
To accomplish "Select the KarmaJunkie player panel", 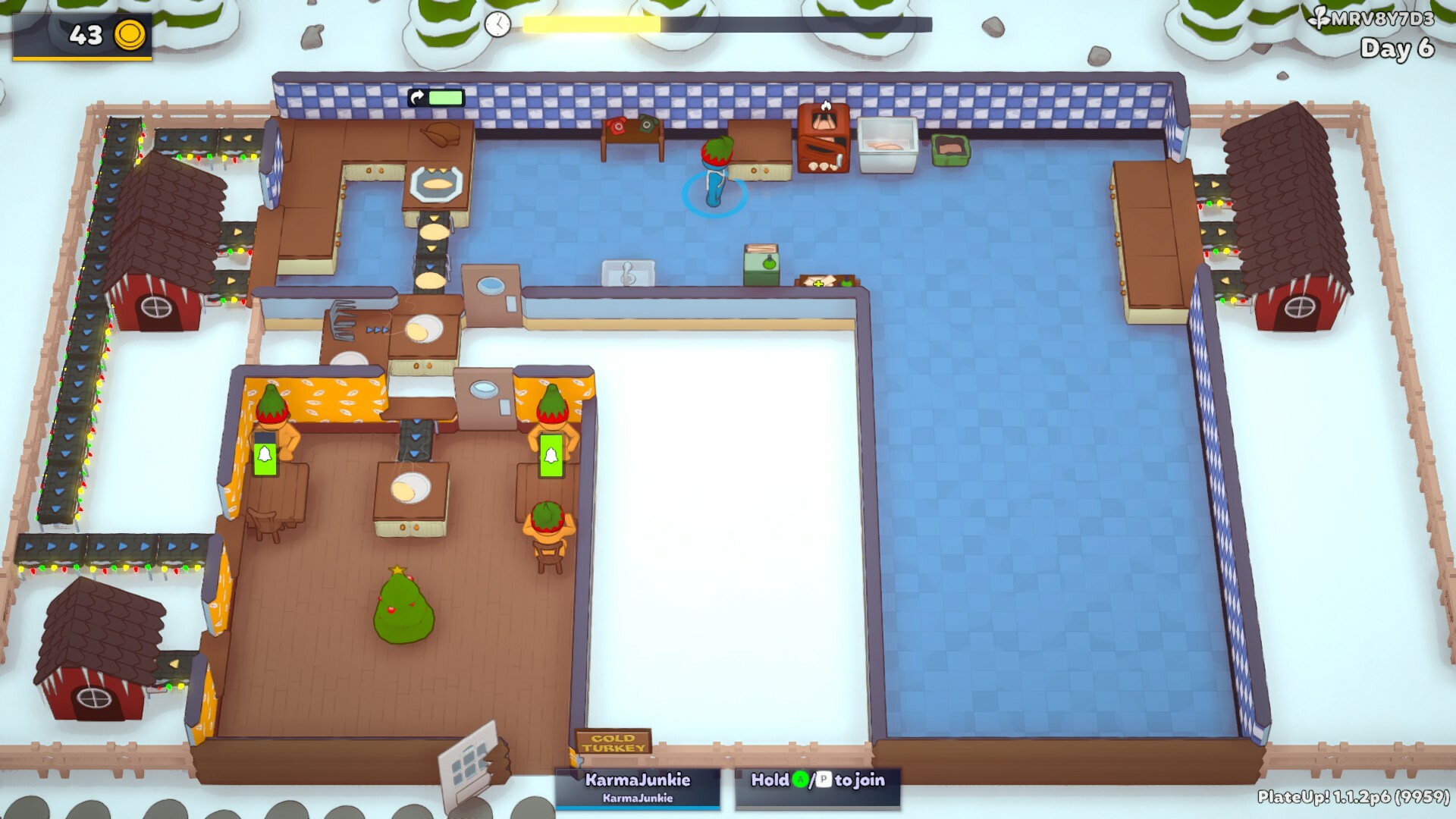I will (637, 787).
